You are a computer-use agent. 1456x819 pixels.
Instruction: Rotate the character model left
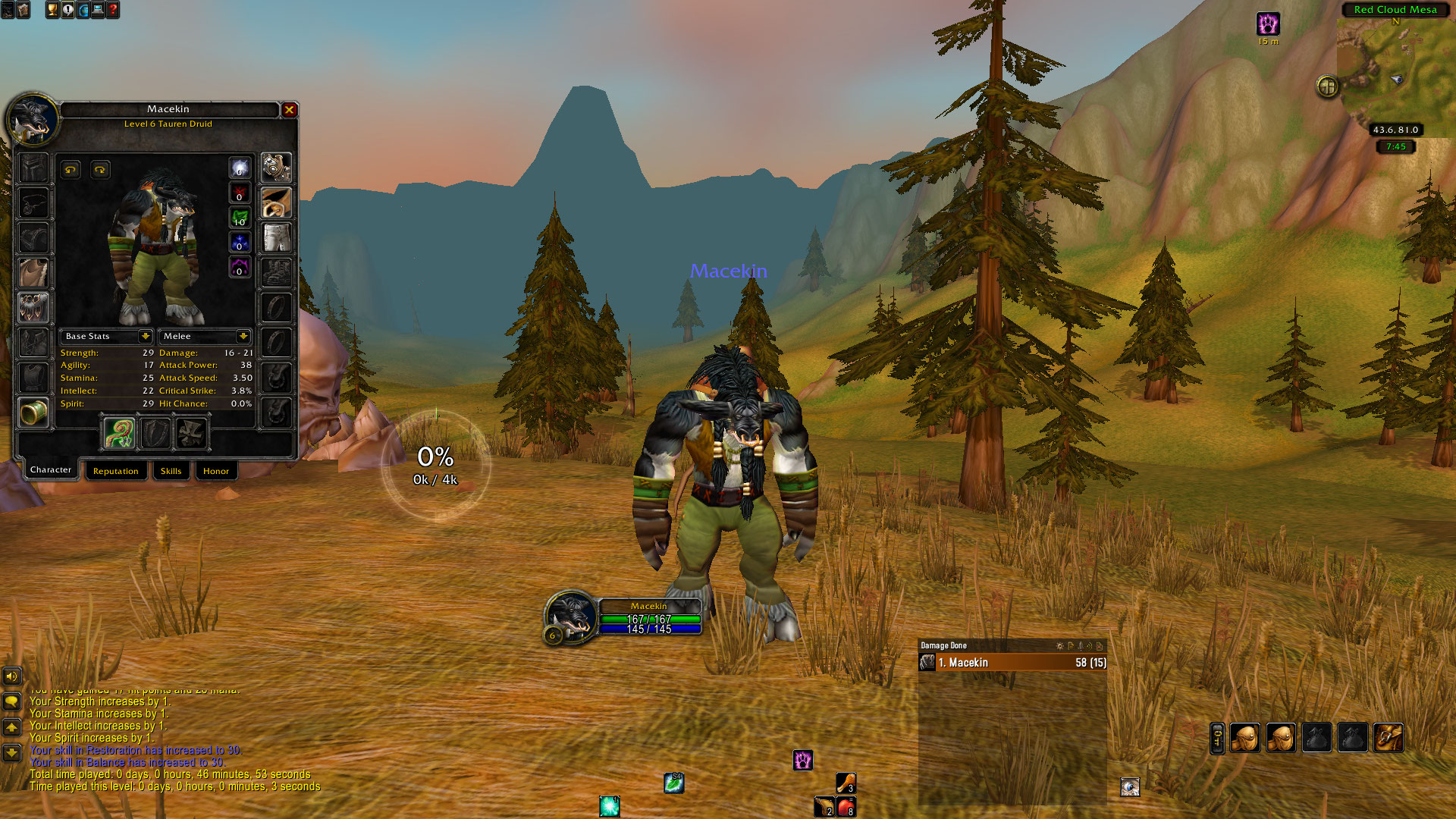[x=71, y=169]
